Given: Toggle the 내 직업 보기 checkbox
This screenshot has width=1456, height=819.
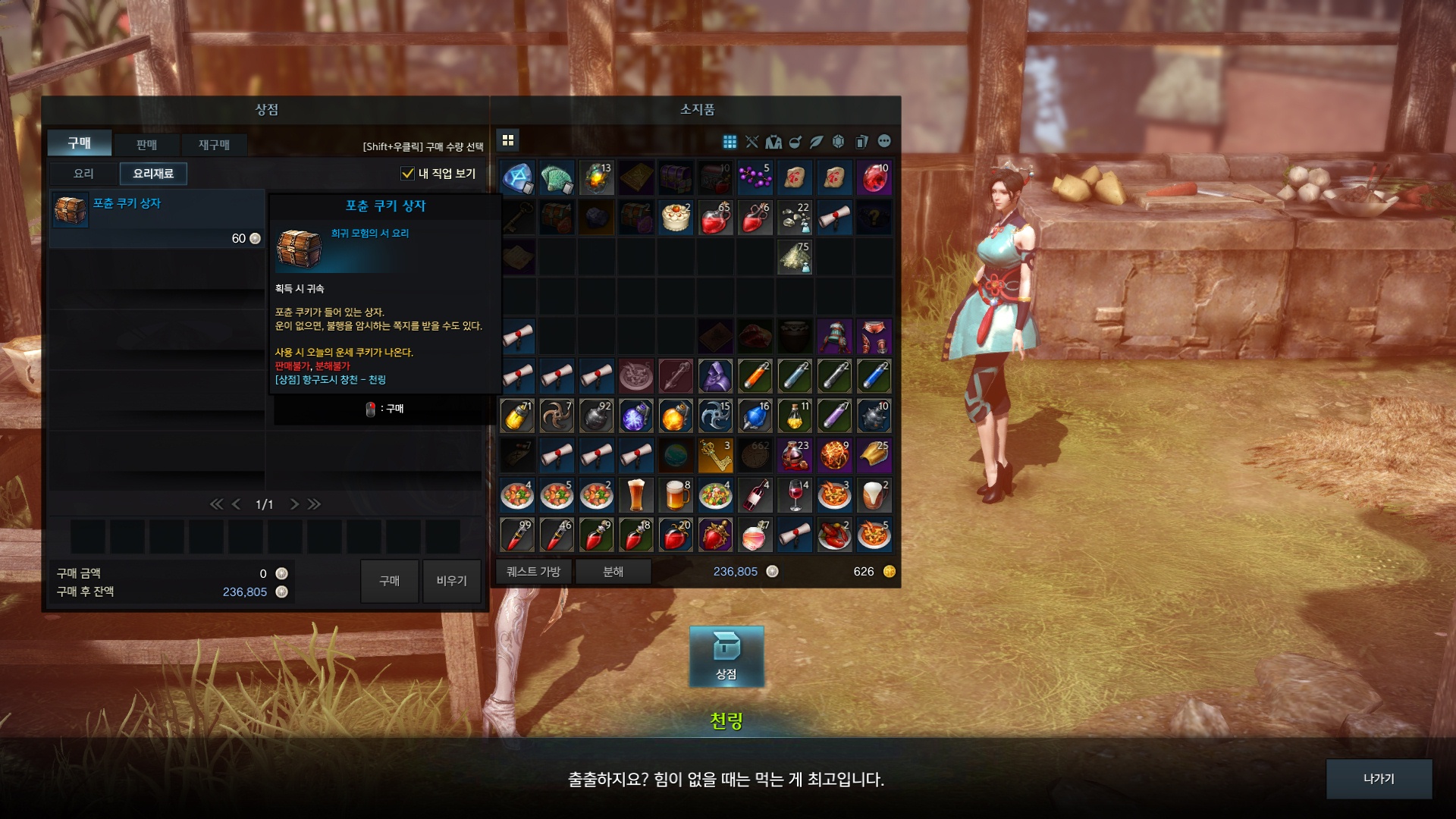Looking at the screenshot, I should coord(407,174).
